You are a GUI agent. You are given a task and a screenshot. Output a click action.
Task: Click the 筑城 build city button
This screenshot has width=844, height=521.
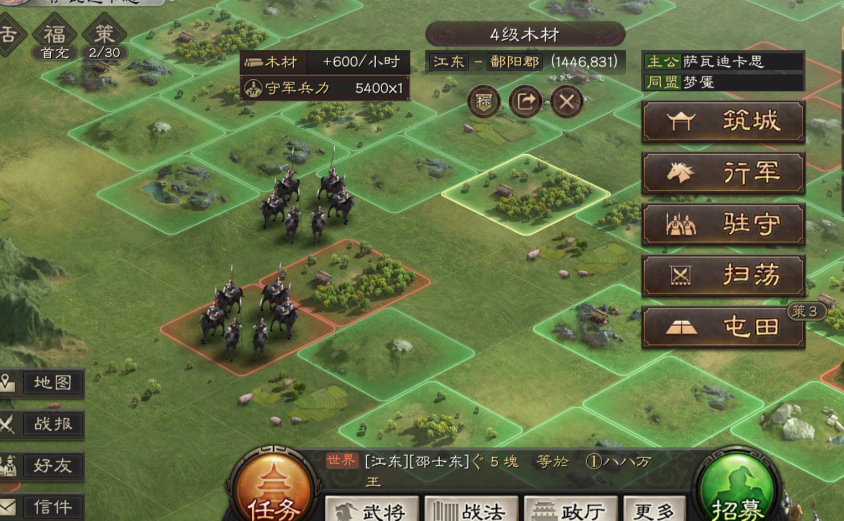(x=723, y=122)
